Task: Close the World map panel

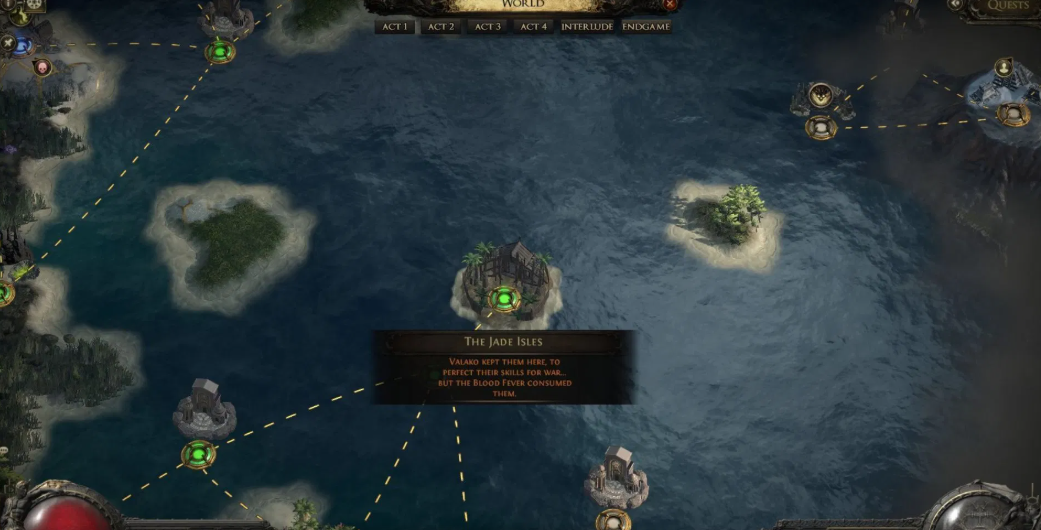Action: [x=670, y=5]
